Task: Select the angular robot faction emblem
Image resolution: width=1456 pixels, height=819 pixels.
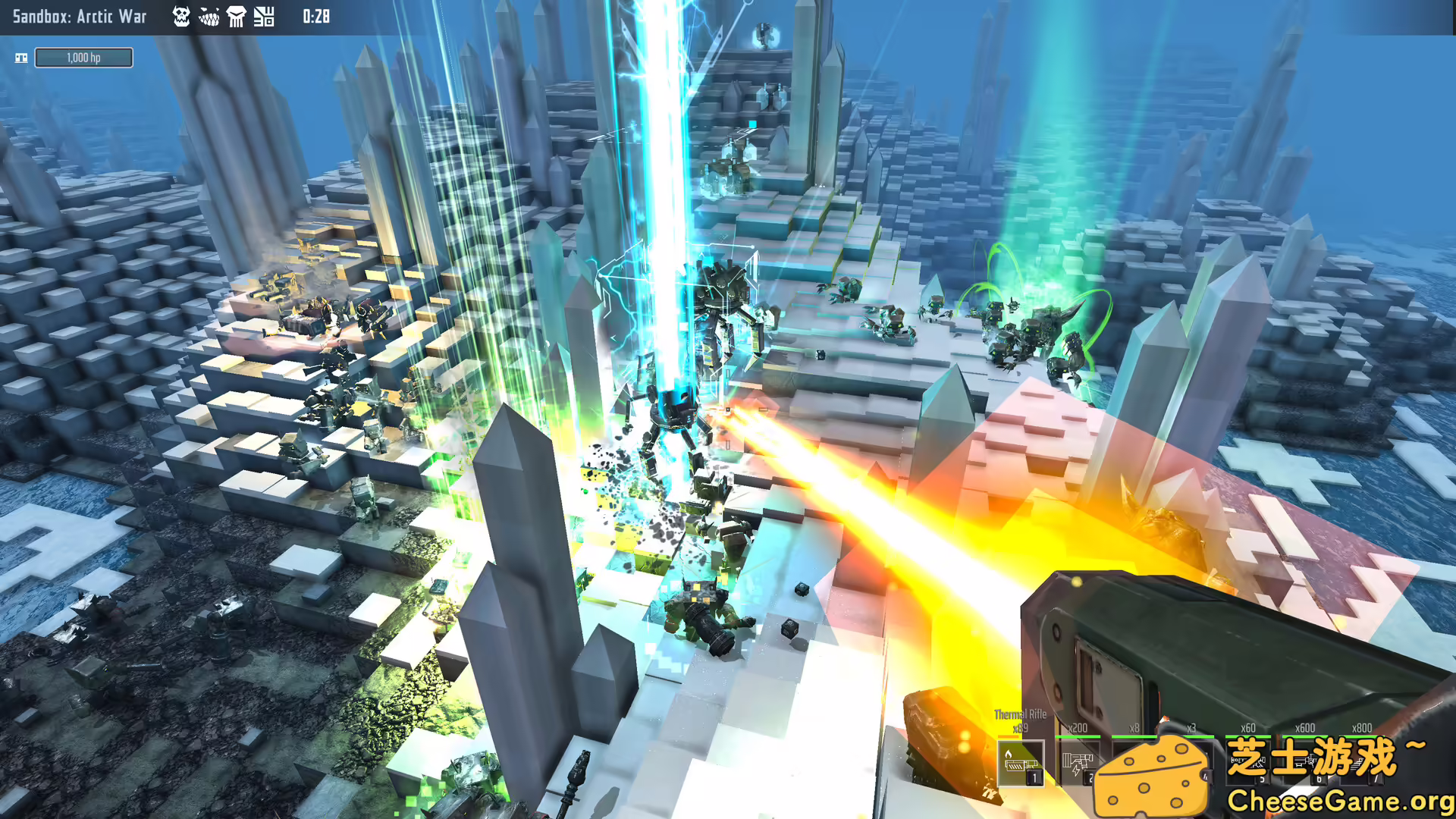Action: [x=263, y=17]
